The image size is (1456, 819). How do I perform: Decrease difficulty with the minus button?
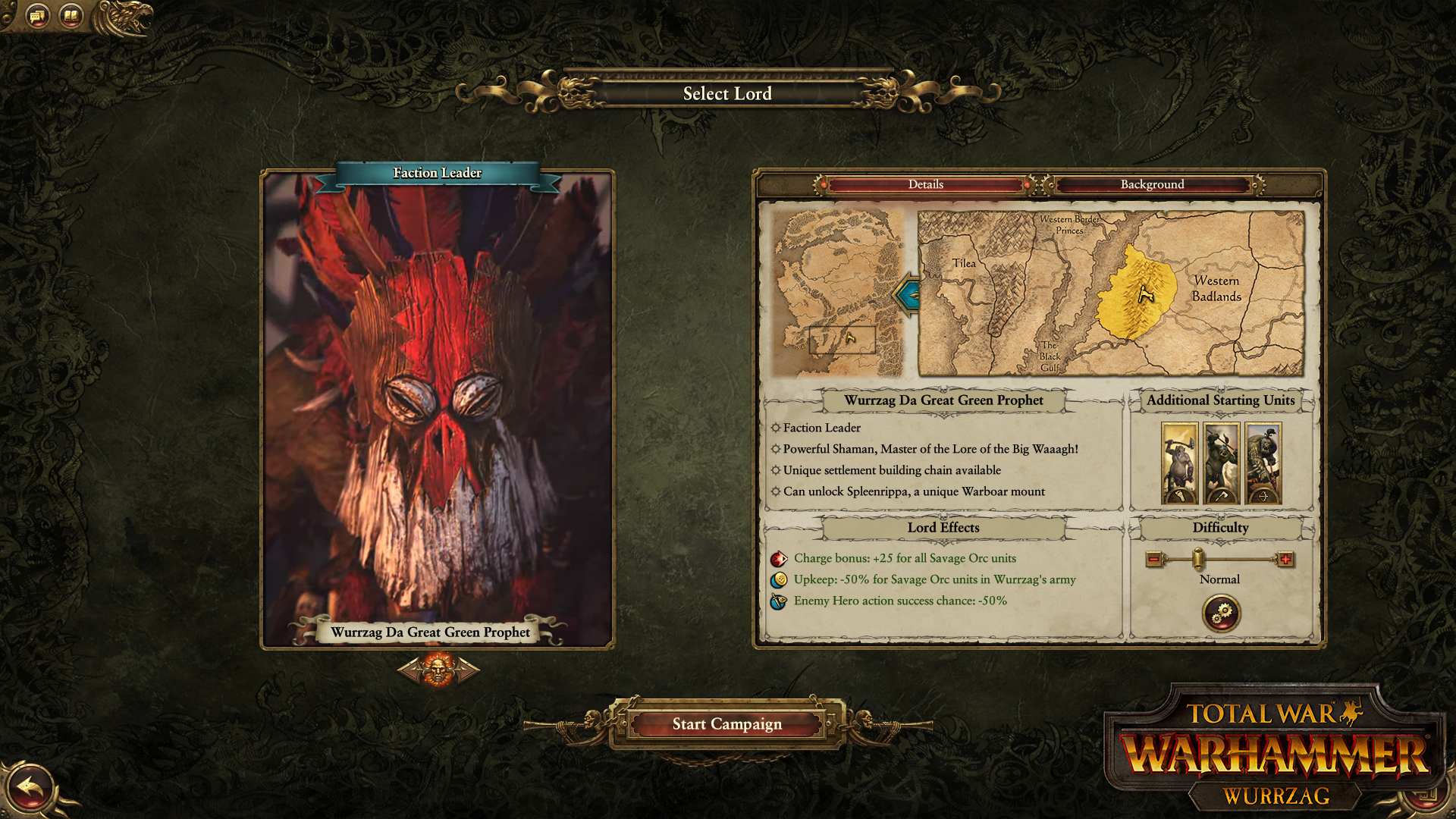tap(1153, 558)
